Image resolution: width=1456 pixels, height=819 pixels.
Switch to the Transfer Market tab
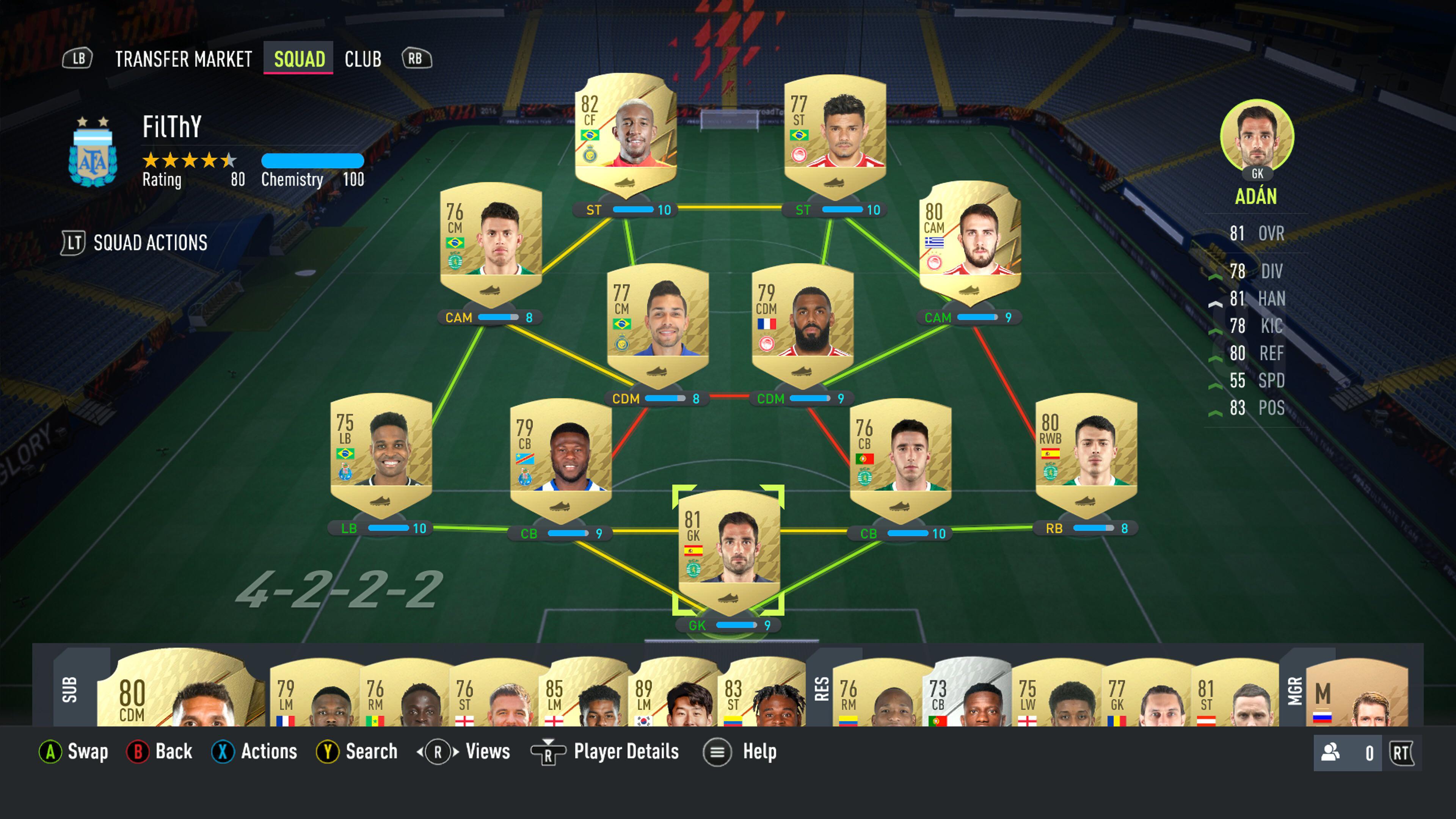pos(184,59)
